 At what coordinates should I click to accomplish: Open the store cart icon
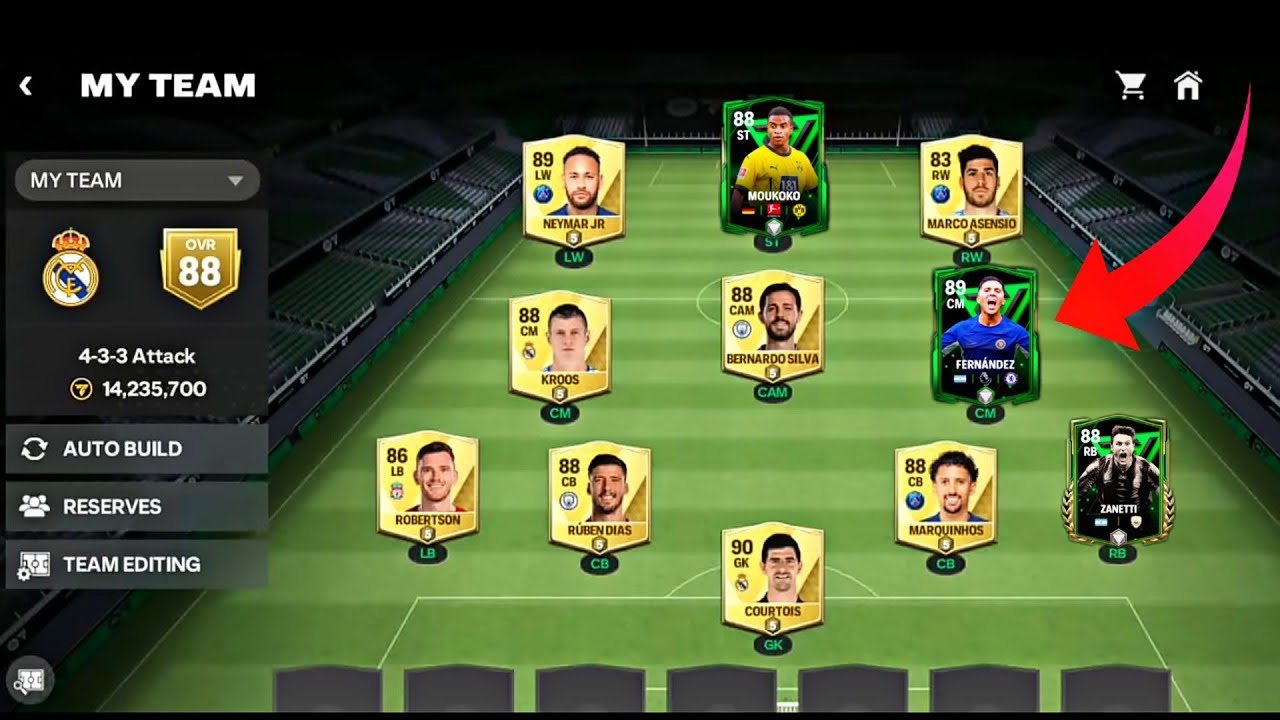click(x=1129, y=87)
